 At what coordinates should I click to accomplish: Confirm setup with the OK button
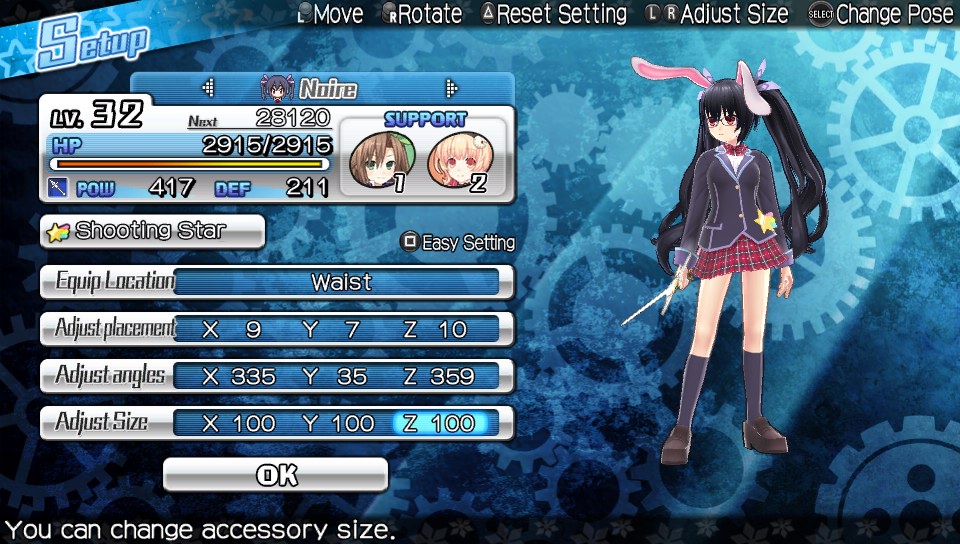click(x=275, y=475)
